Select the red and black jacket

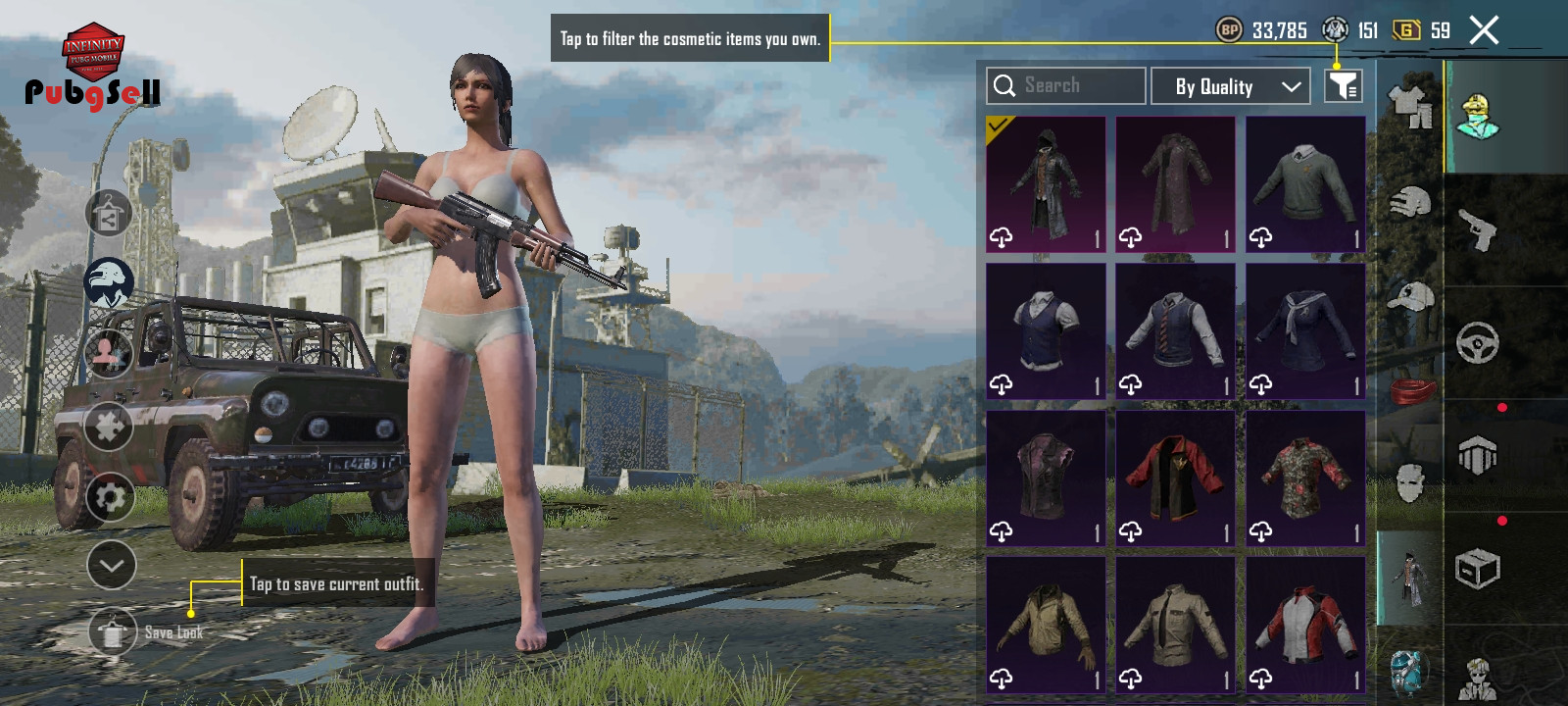point(1175,479)
